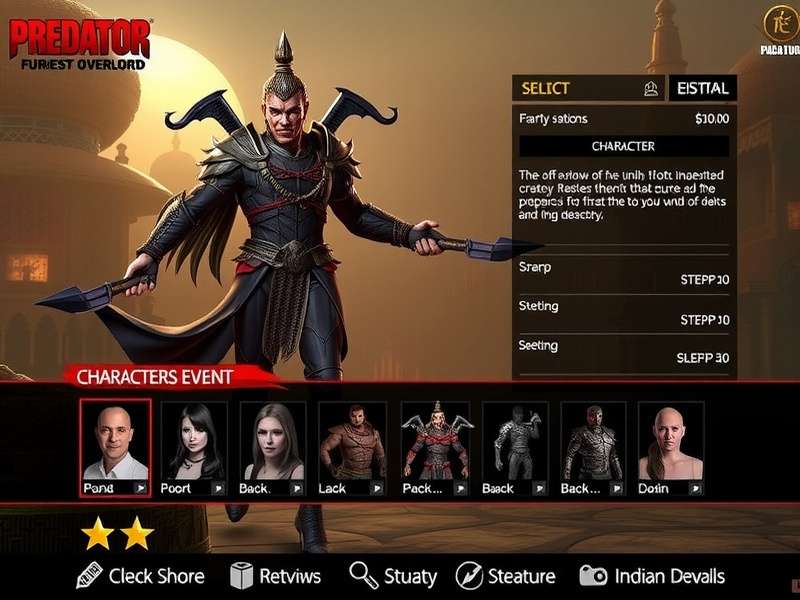Click the person icon beside SELICT
The height and width of the screenshot is (600, 800).
[651, 89]
